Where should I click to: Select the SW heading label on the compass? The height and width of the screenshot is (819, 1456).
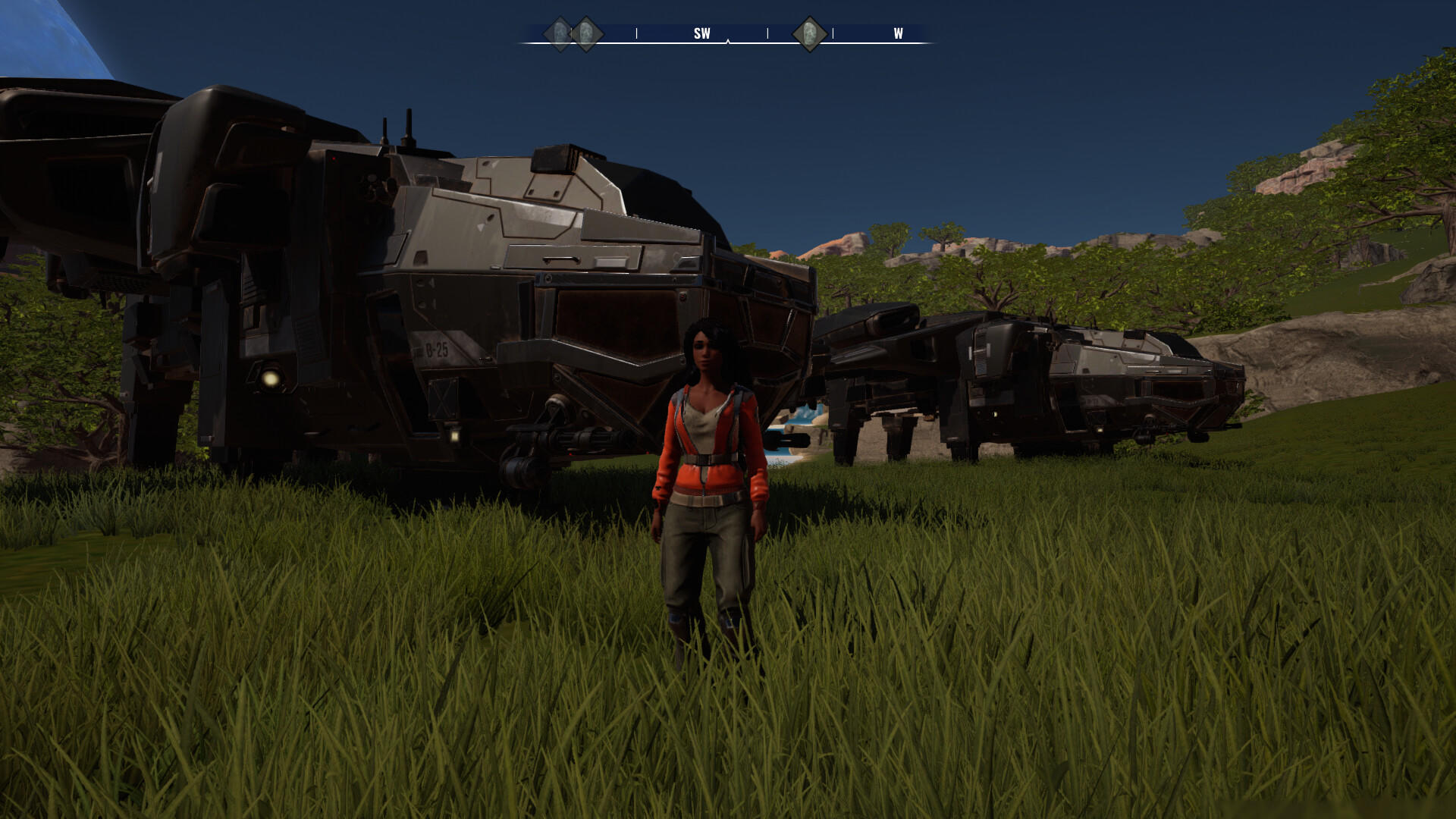(701, 33)
